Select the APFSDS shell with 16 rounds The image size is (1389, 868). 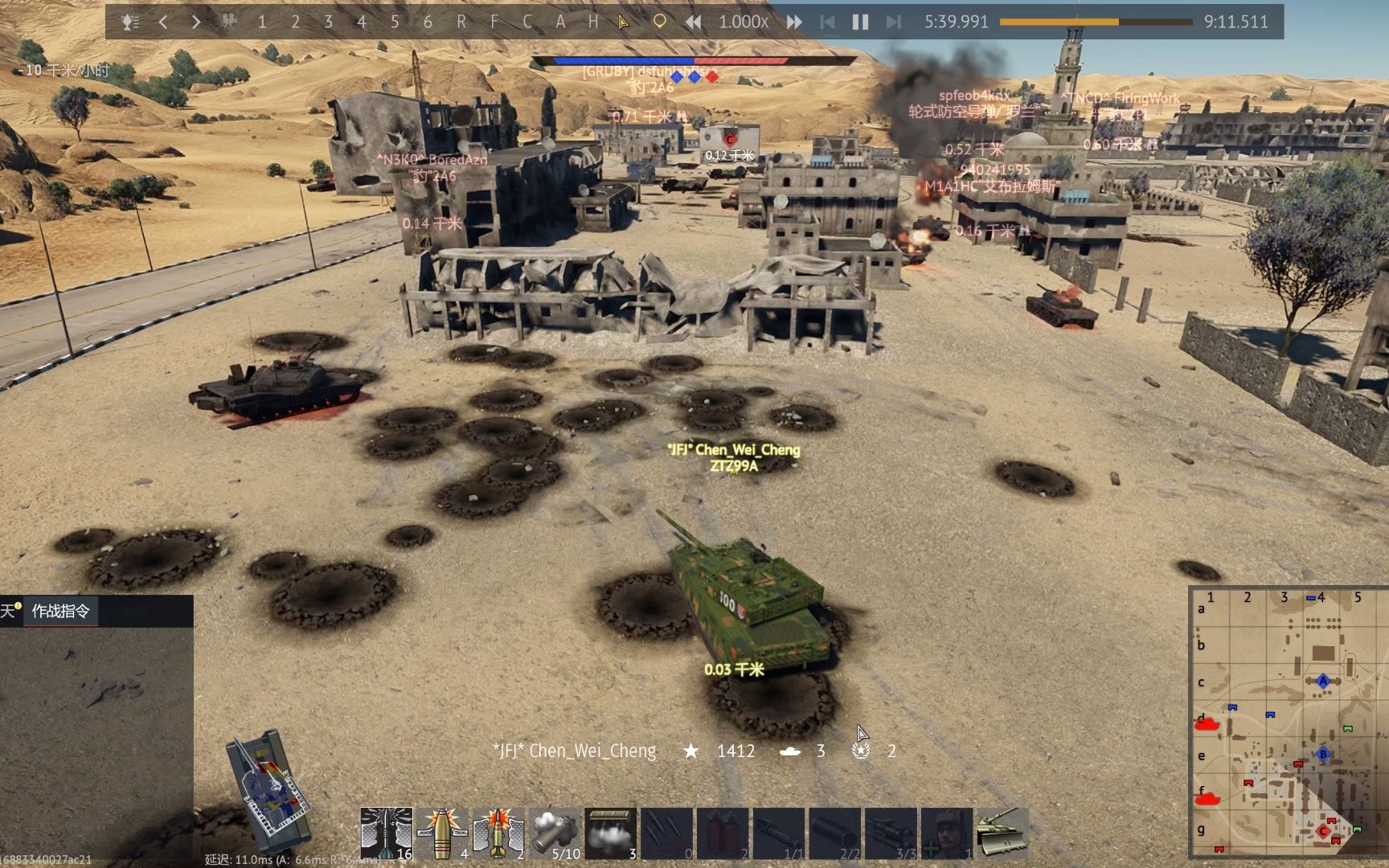click(387, 833)
